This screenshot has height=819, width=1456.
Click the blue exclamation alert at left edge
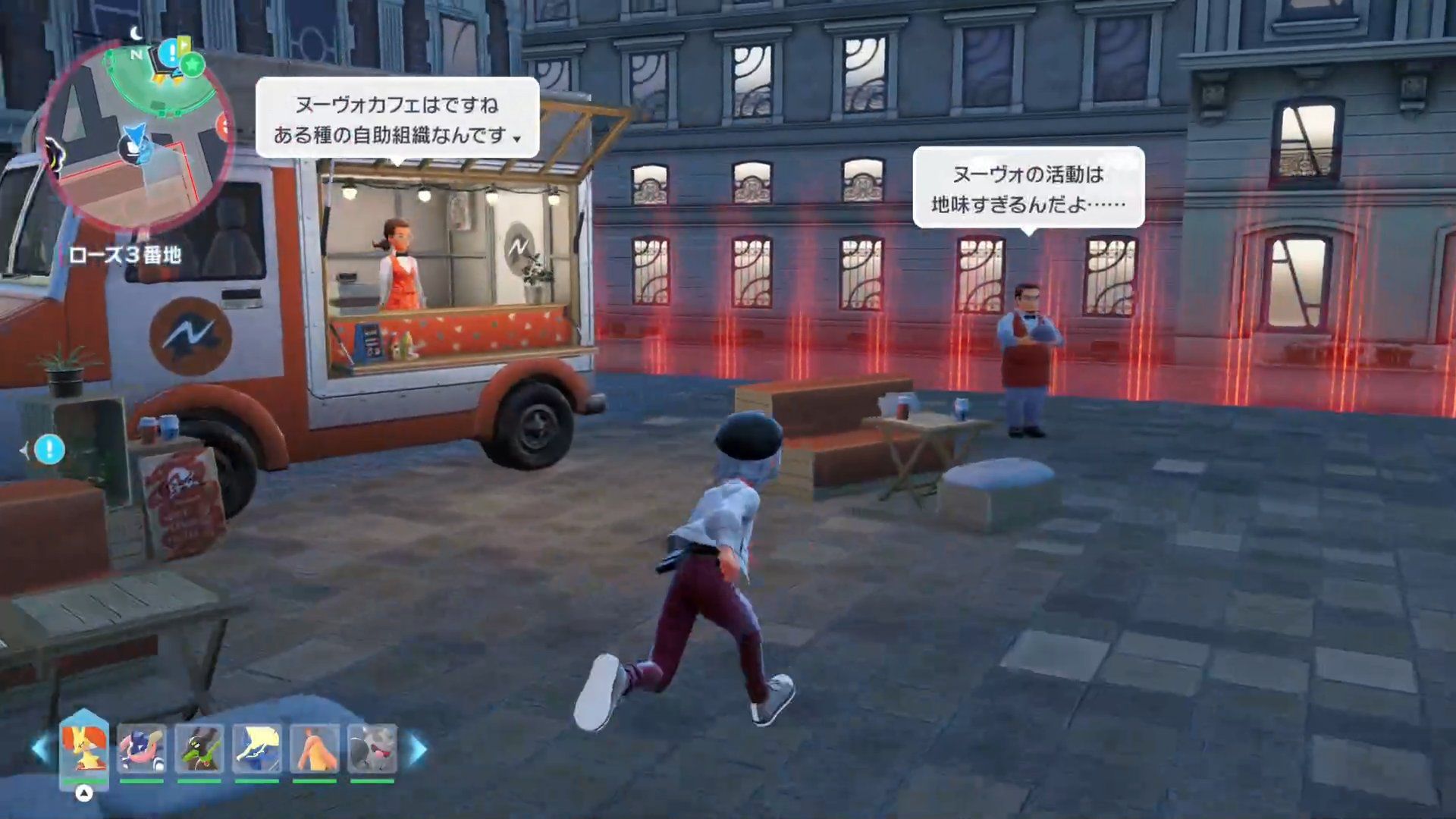point(49,450)
